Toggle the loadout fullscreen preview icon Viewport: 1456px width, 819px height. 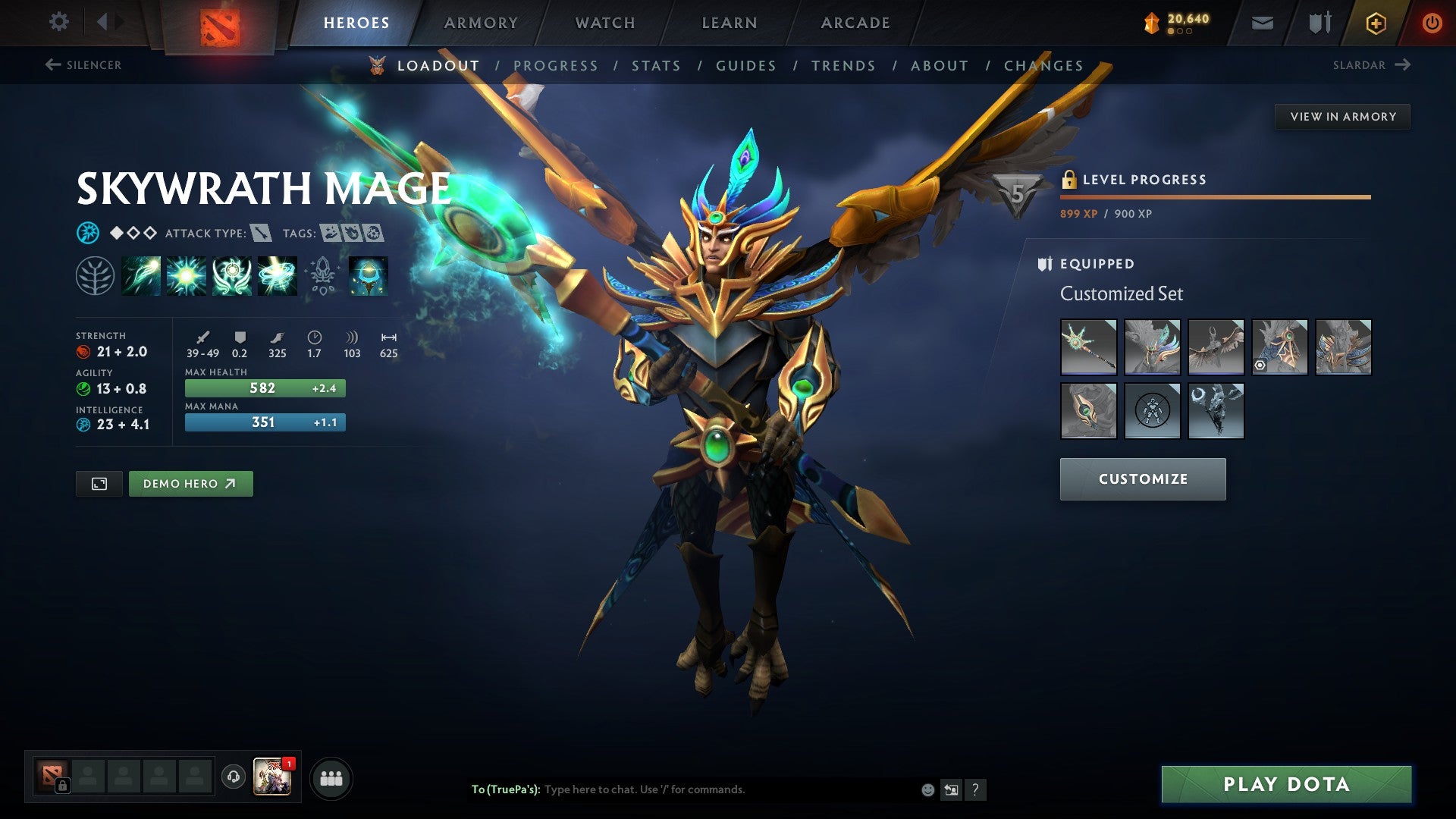[99, 483]
